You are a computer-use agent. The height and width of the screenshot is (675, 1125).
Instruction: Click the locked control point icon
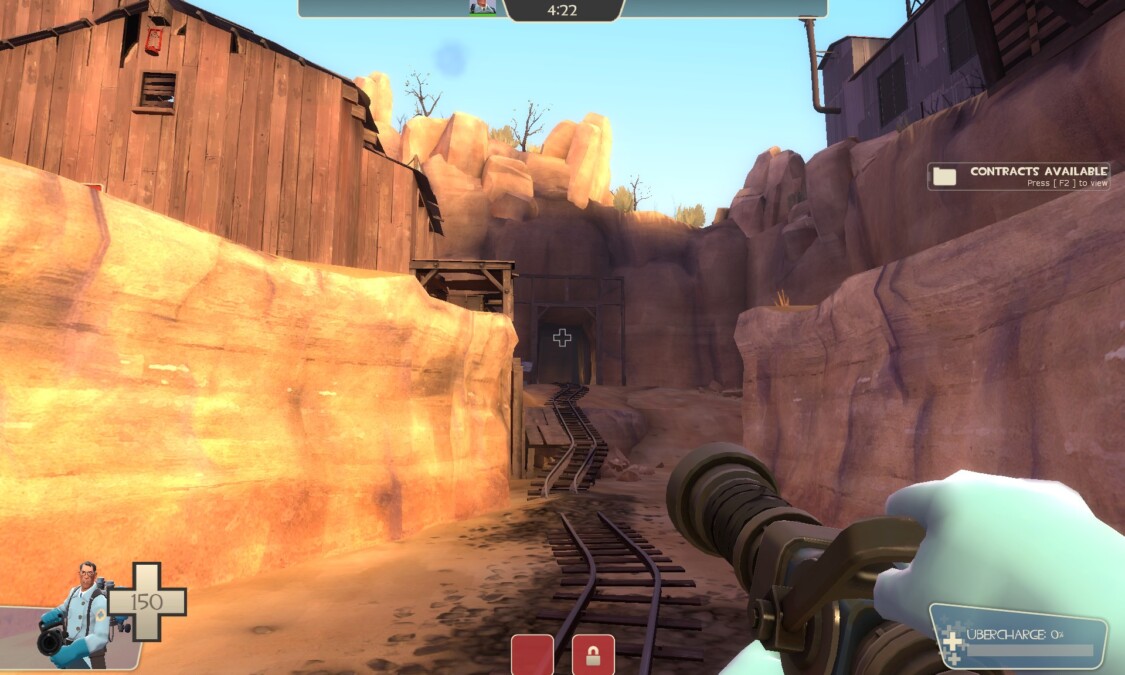coord(593,655)
